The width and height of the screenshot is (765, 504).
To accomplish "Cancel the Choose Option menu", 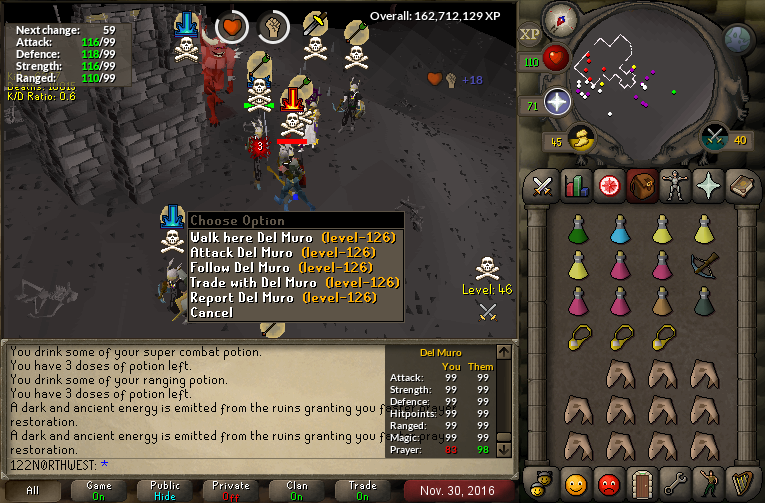I will [212, 313].
